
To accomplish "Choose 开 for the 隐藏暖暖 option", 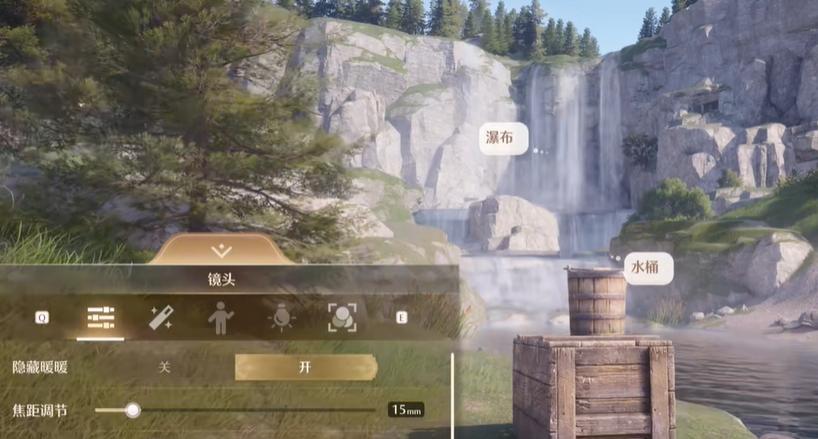I will [305, 367].
